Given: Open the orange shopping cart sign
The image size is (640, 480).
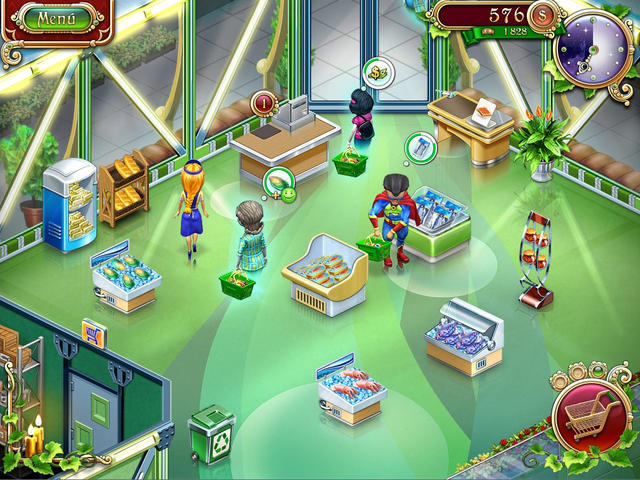Looking at the screenshot, I should (95, 332).
